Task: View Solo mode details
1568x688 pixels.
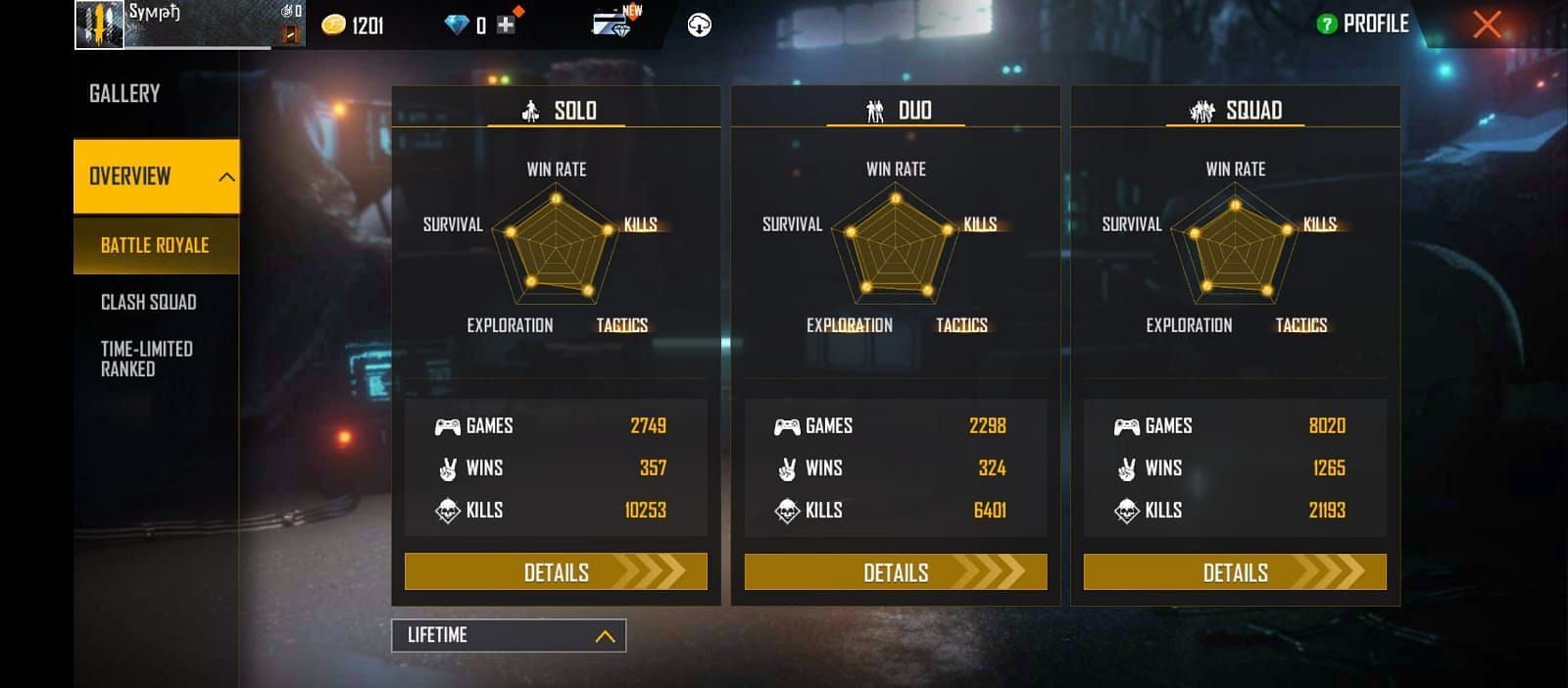Action: 556,572
